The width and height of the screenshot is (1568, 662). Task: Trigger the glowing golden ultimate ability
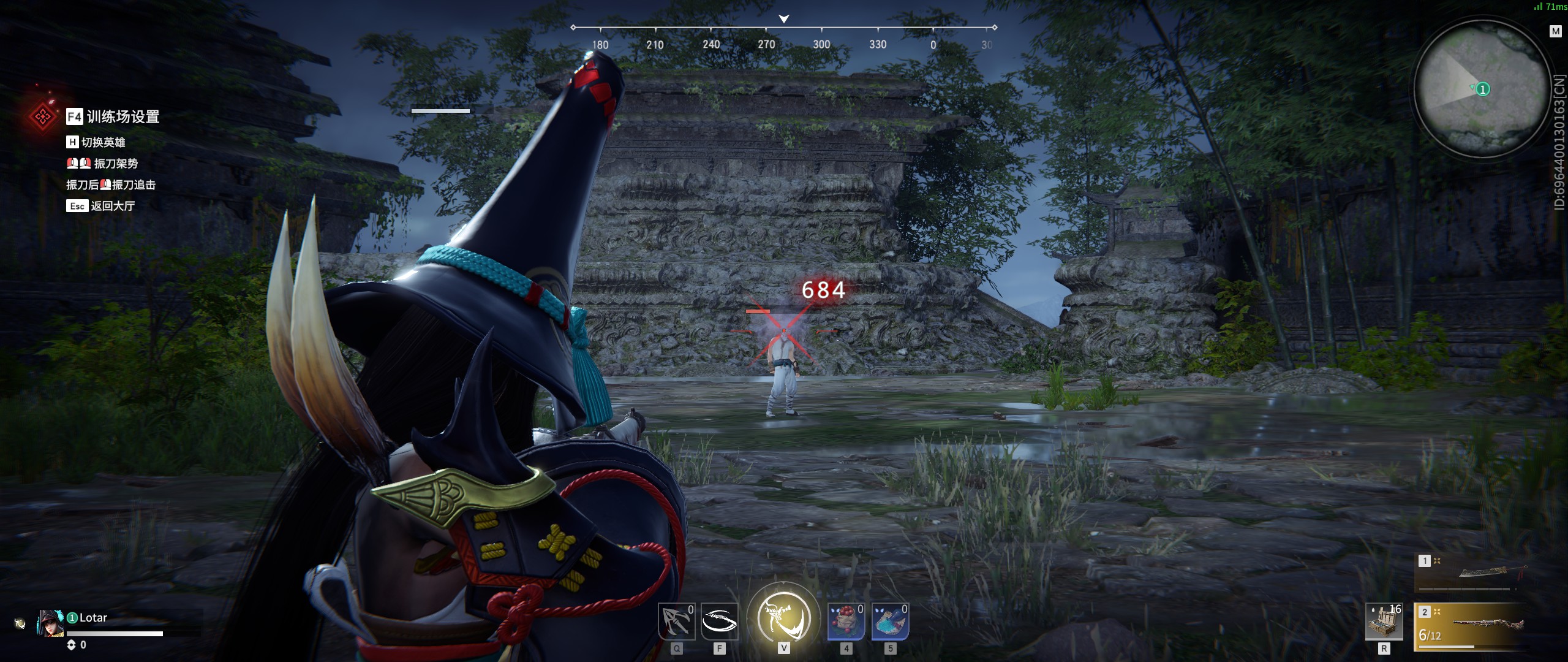tap(783, 618)
